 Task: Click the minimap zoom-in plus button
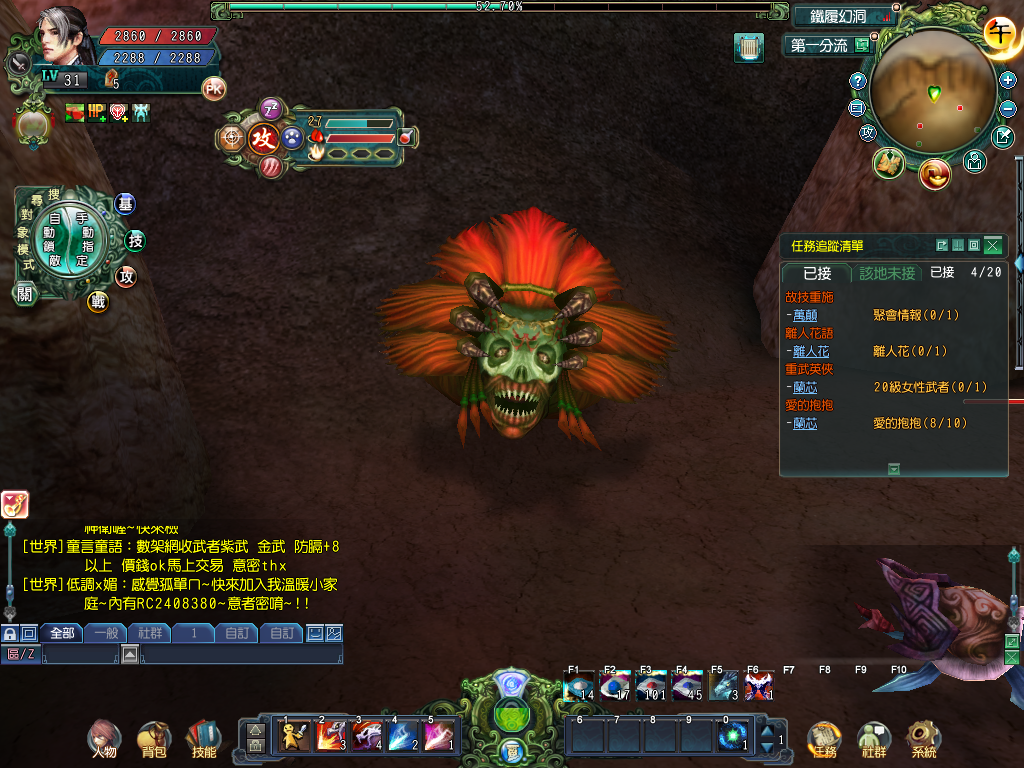pyautogui.click(x=1008, y=80)
